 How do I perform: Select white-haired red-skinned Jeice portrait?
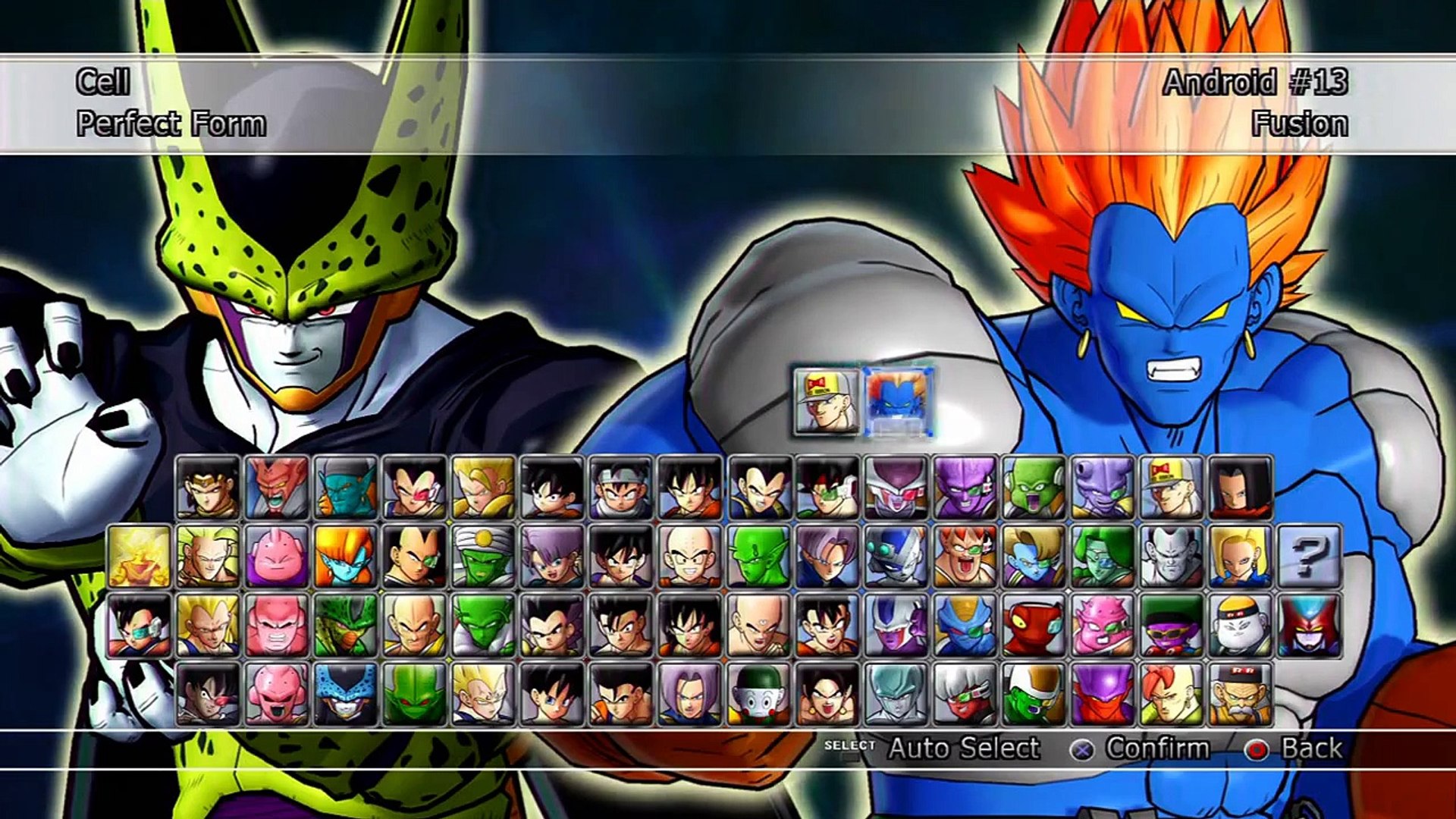[965, 694]
